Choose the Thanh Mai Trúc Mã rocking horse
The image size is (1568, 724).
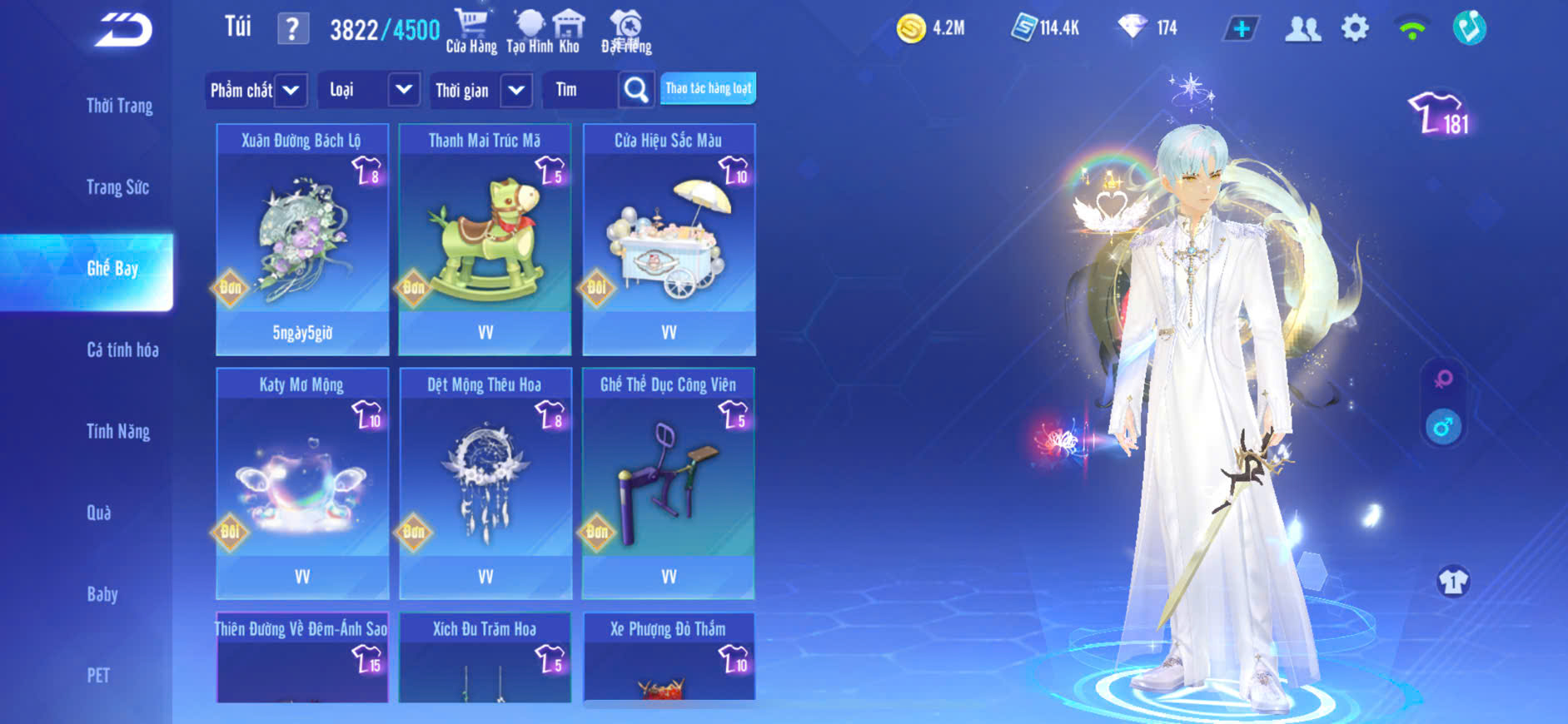[x=485, y=239]
